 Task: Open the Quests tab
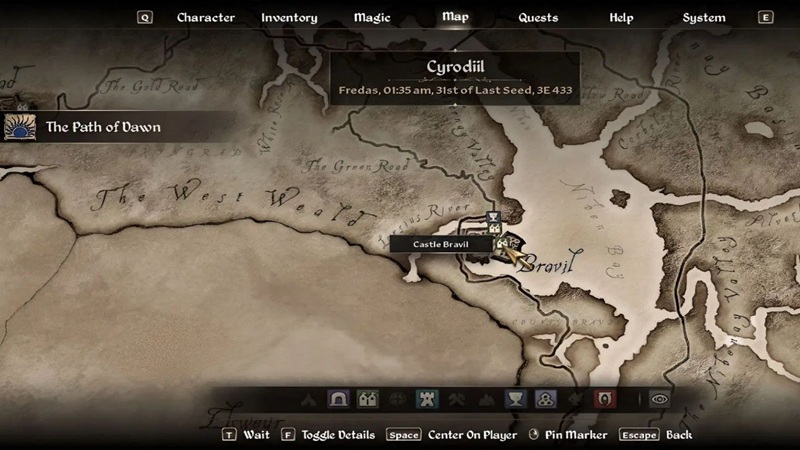coord(538,18)
